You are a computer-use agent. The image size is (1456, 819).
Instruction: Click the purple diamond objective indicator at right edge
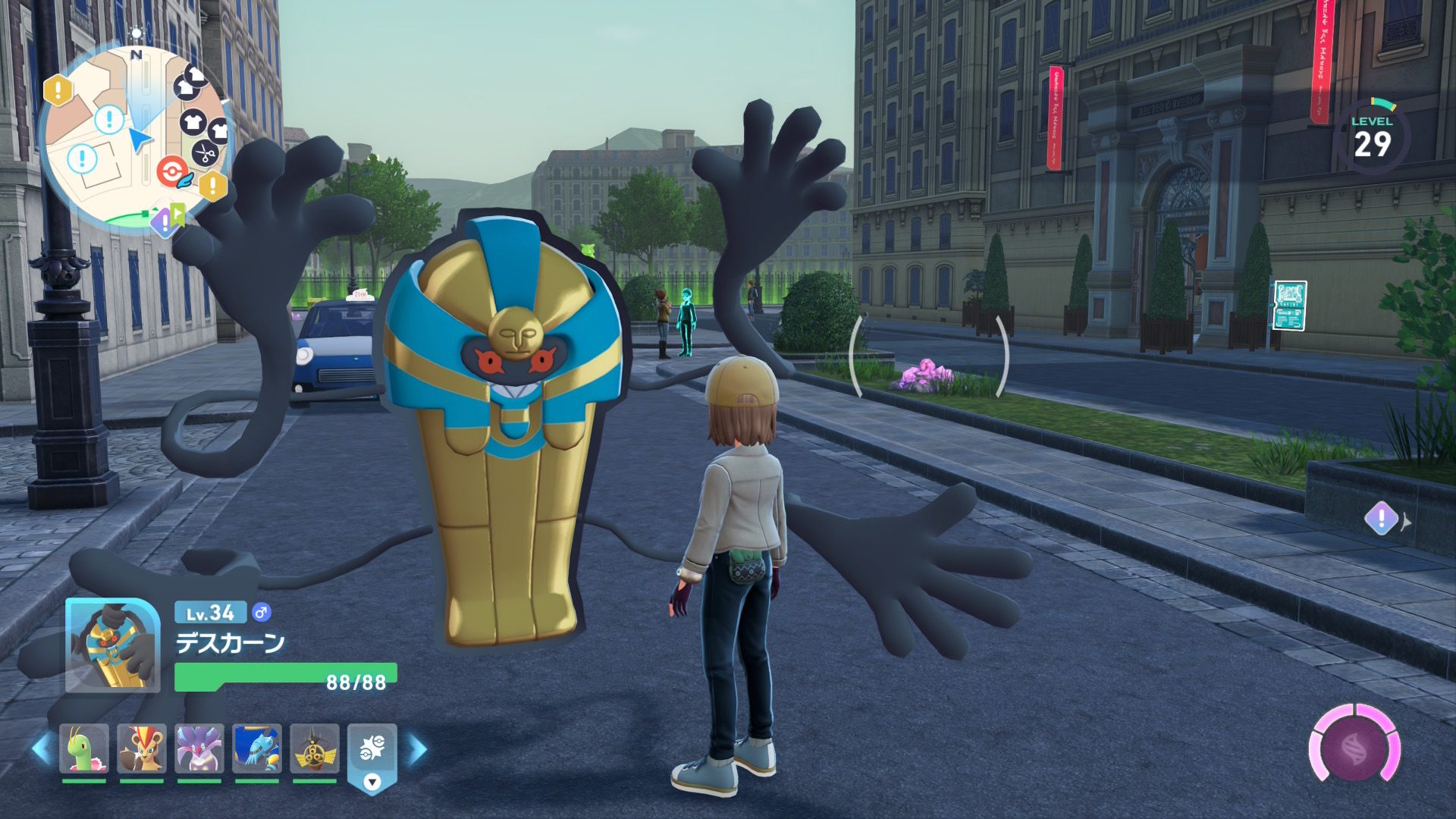coord(1381,519)
